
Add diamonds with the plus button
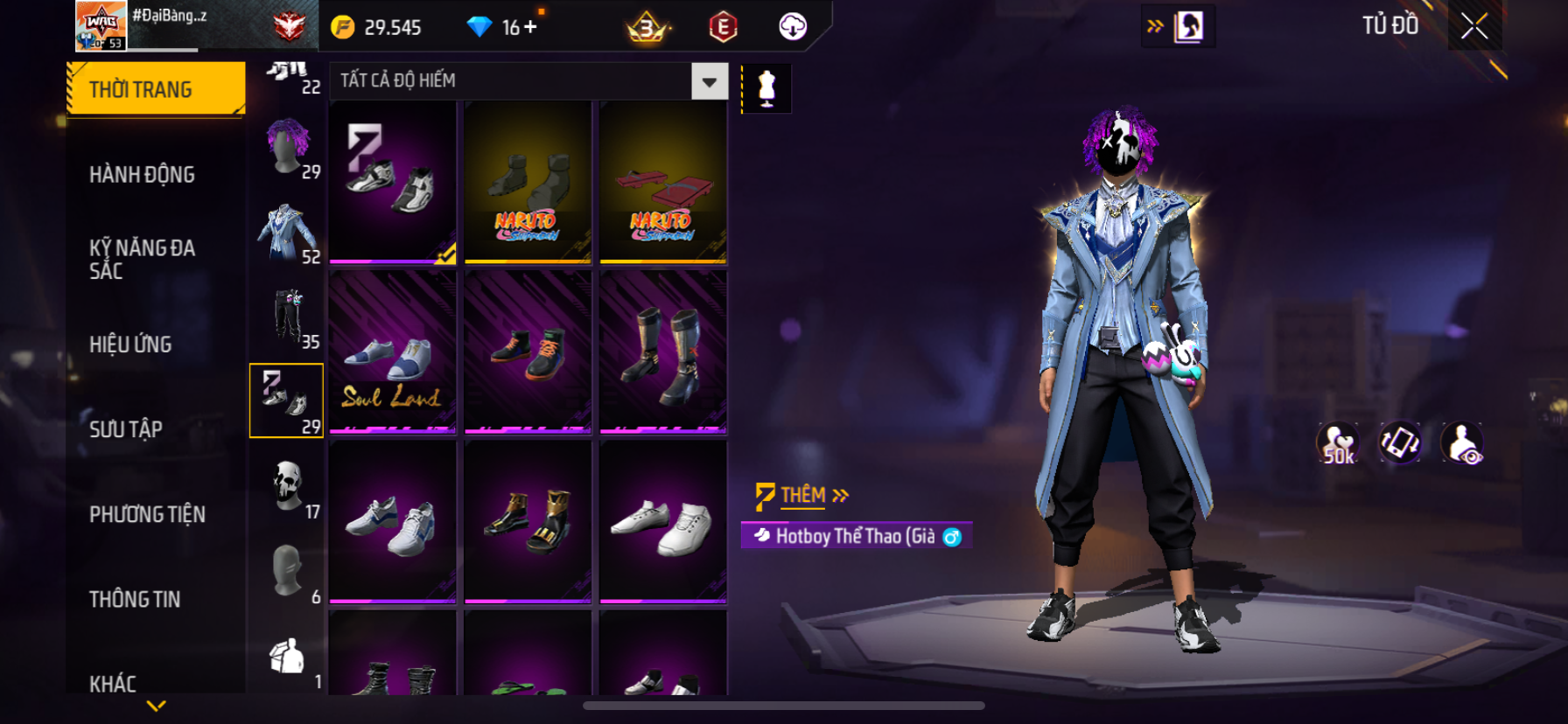pyautogui.click(x=530, y=27)
